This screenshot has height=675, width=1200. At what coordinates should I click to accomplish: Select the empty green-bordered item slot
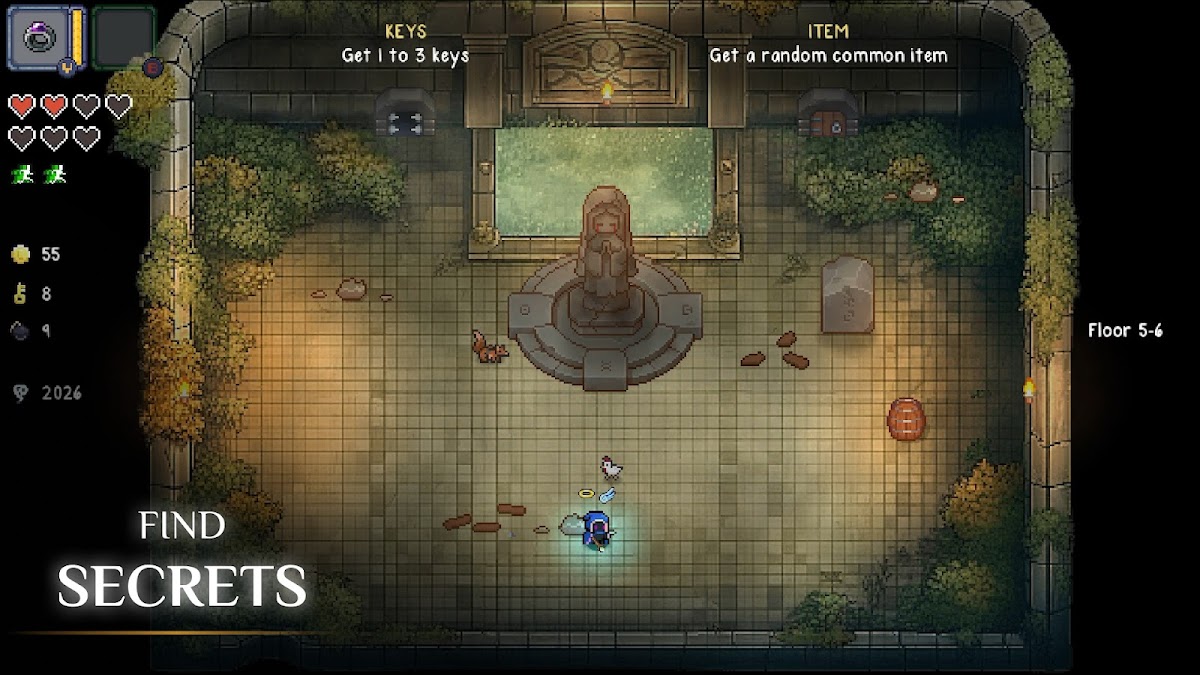tap(124, 37)
